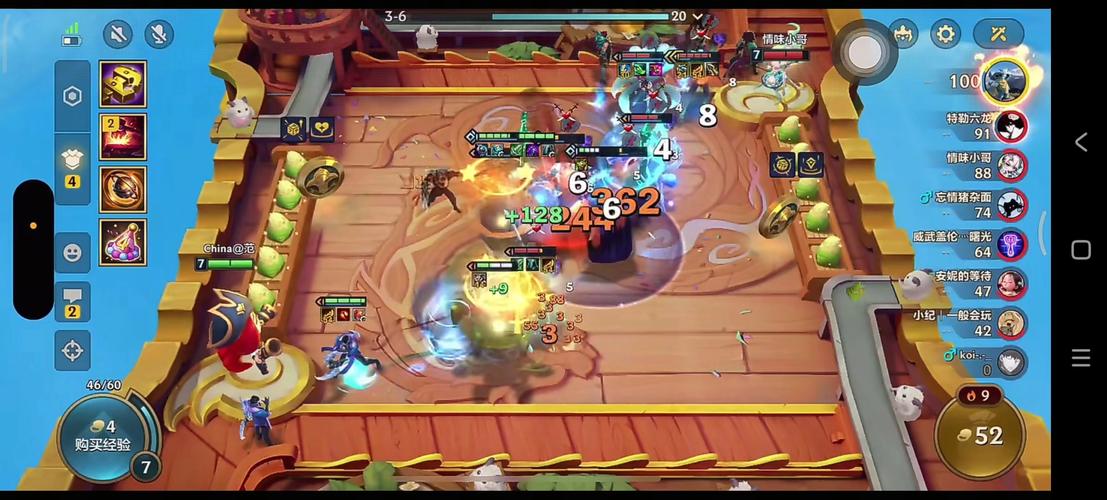Viewport: 1107px width, 500px height.
Task: Select the dark golden orb item icon
Action: coord(123,190)
